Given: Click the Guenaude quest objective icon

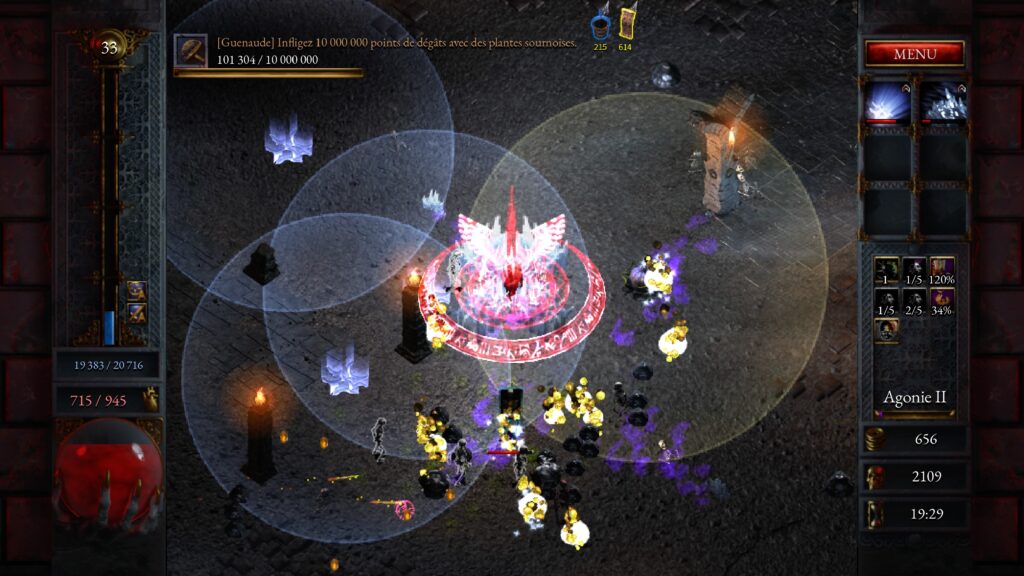Looking at the screenshot, I should (x=190, y=50).
